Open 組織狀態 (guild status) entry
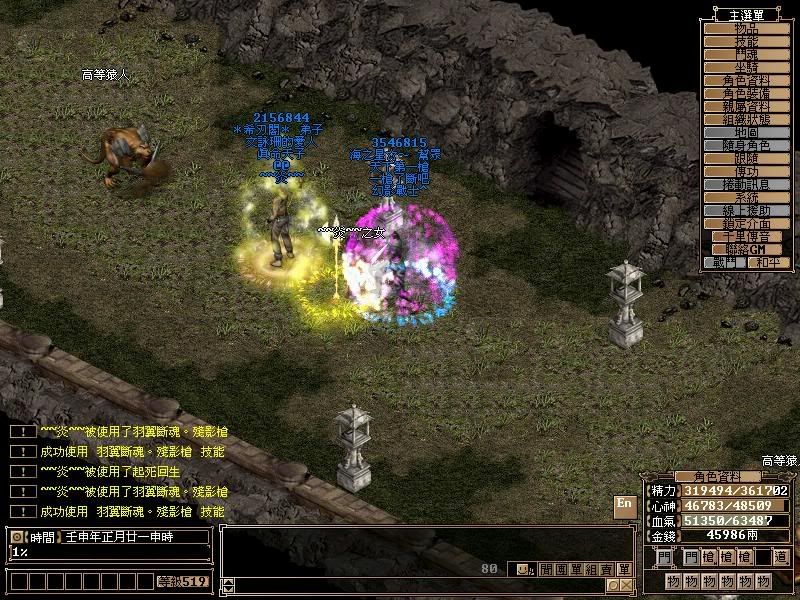 [x=746, y=119]
